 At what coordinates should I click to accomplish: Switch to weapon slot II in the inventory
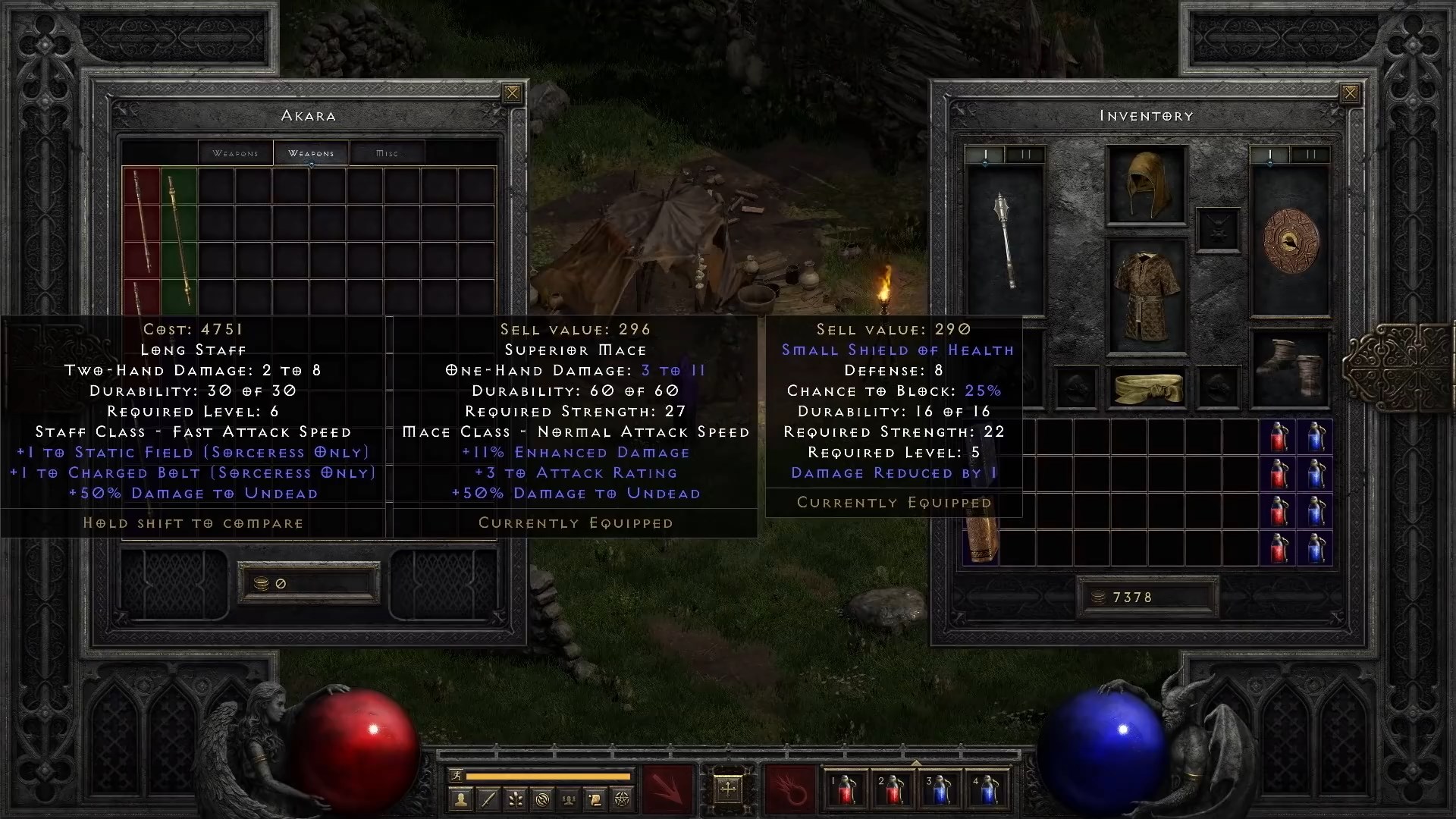point(1025,154)
